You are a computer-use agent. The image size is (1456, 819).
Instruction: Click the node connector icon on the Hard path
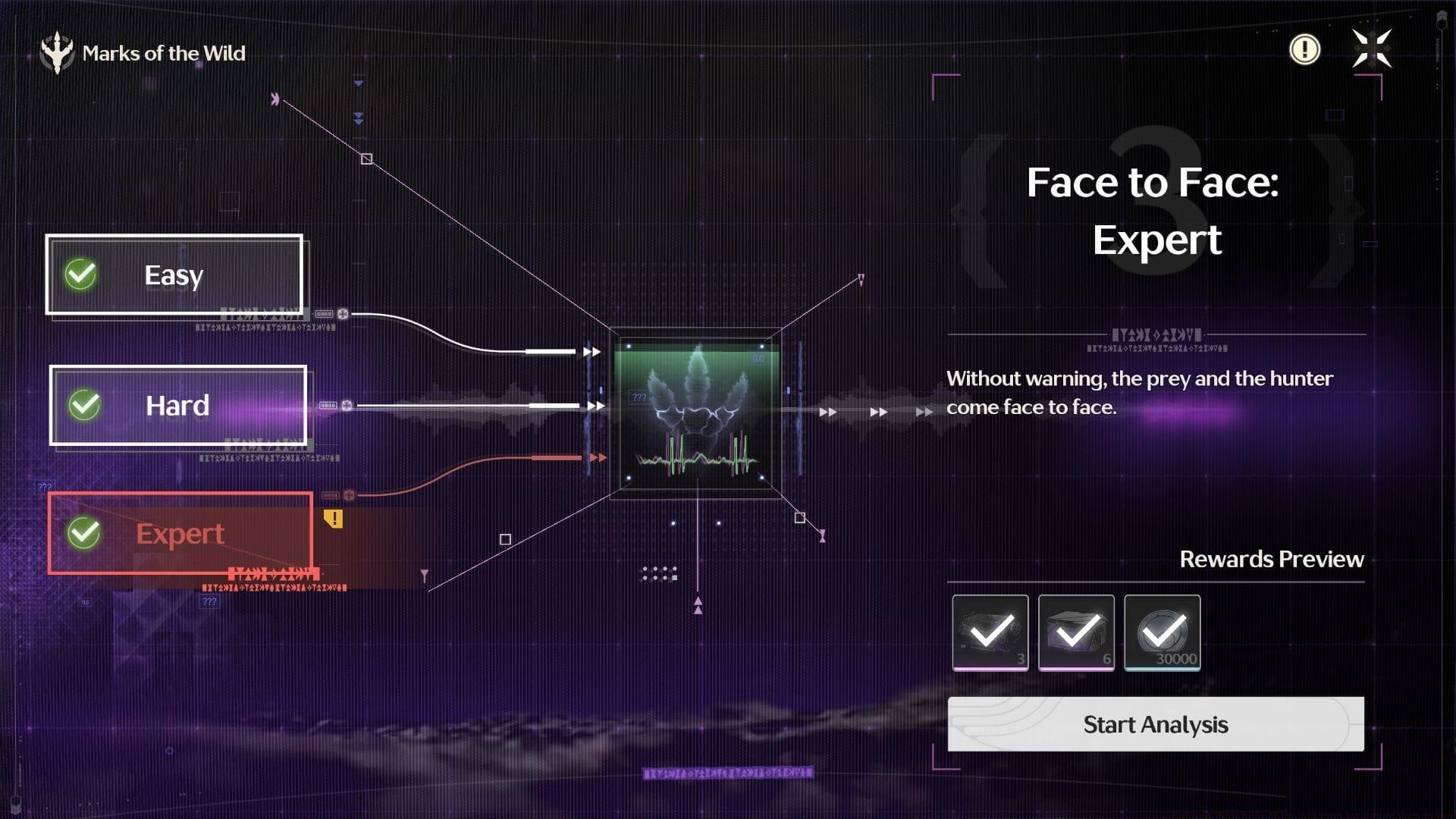347,406
